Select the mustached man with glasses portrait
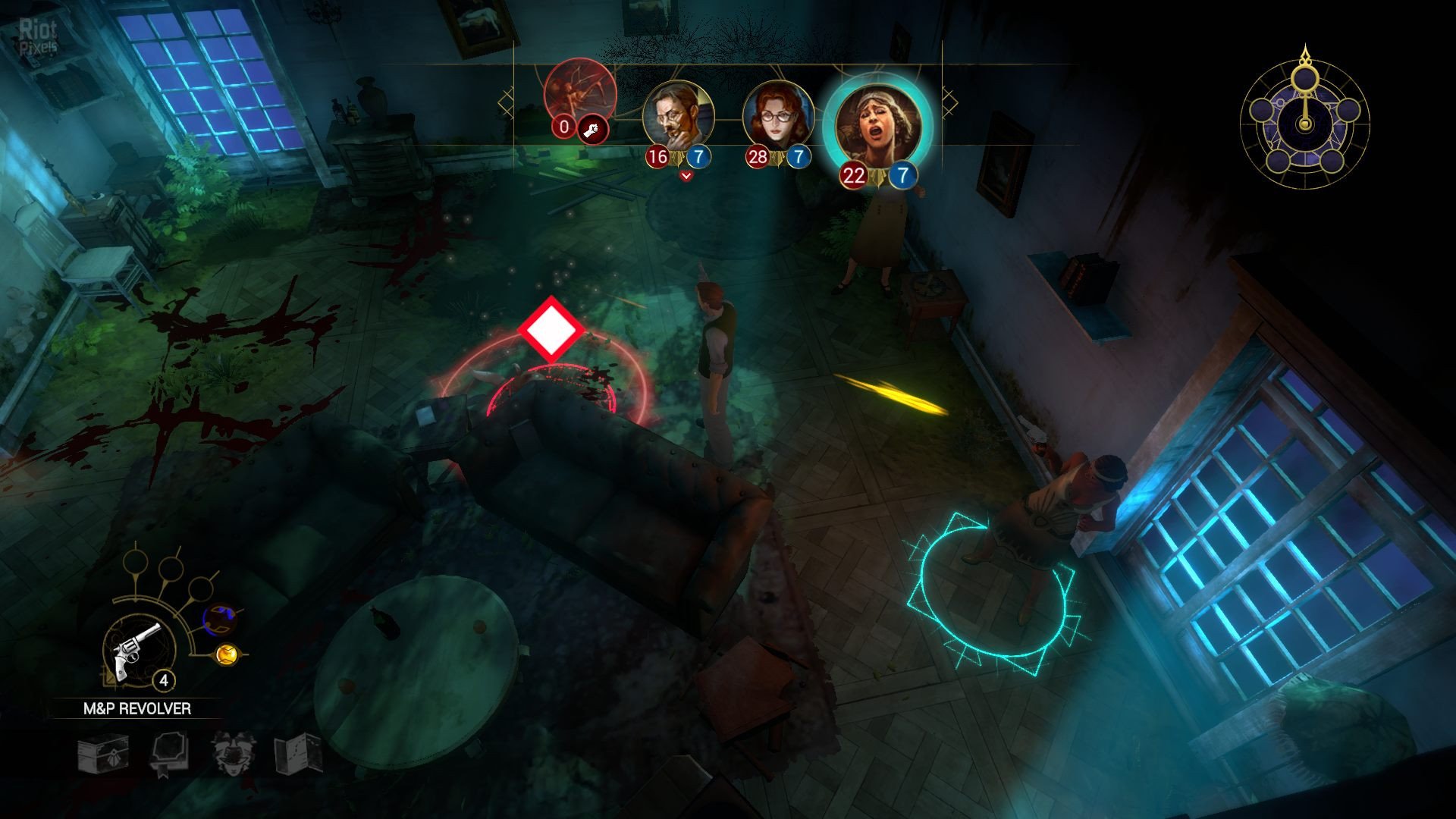Screen dimensions: 1456x819 tap(678, 117)
